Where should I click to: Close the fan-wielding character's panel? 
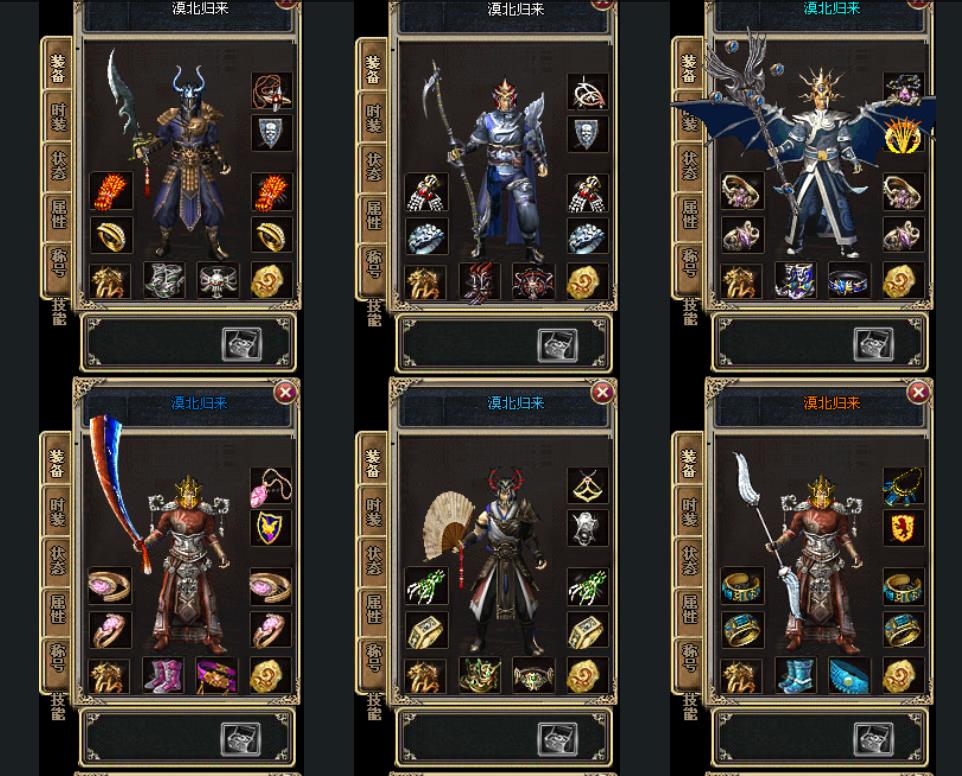[x=602, y=392]
